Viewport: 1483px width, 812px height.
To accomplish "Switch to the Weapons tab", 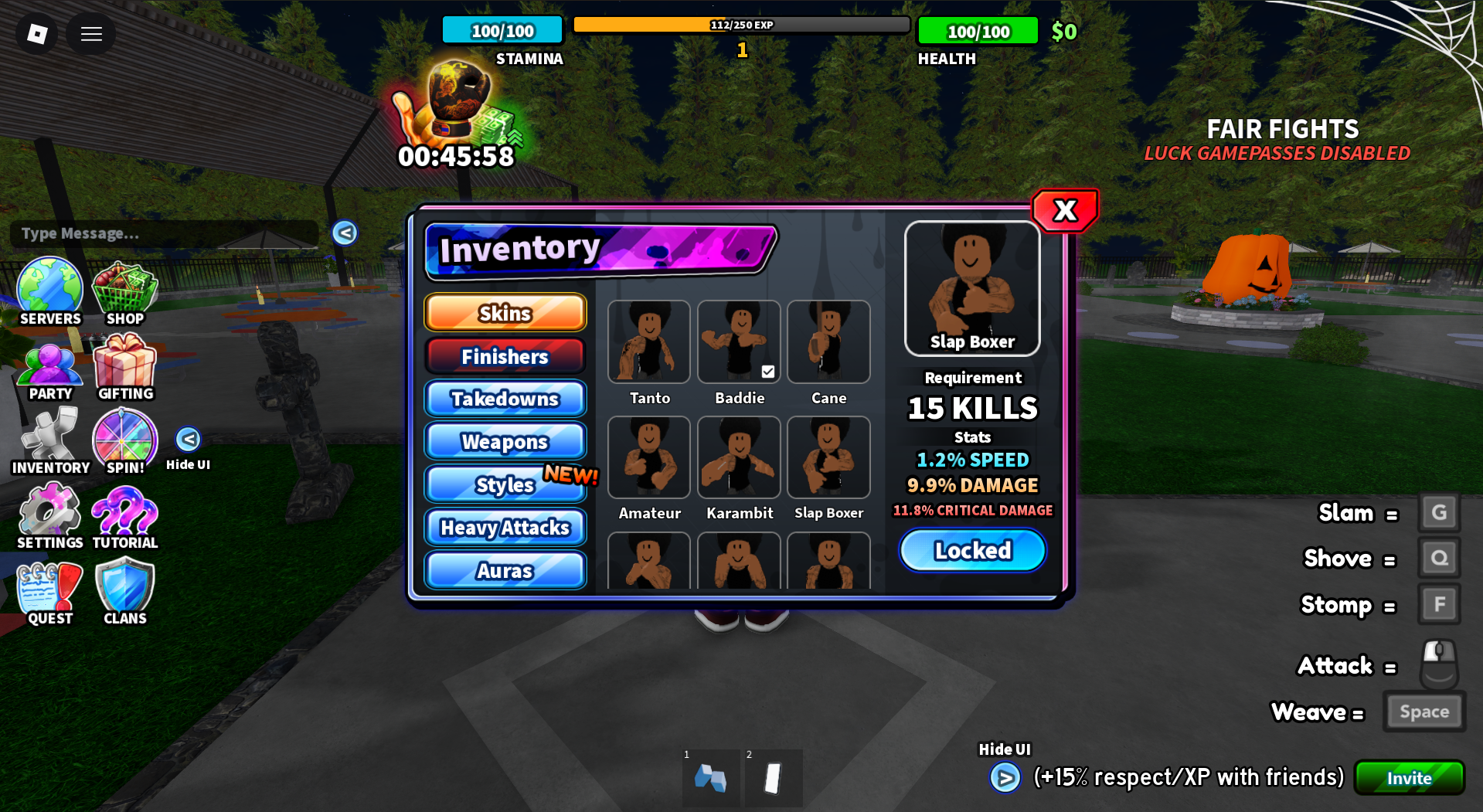I will (505, 441).
